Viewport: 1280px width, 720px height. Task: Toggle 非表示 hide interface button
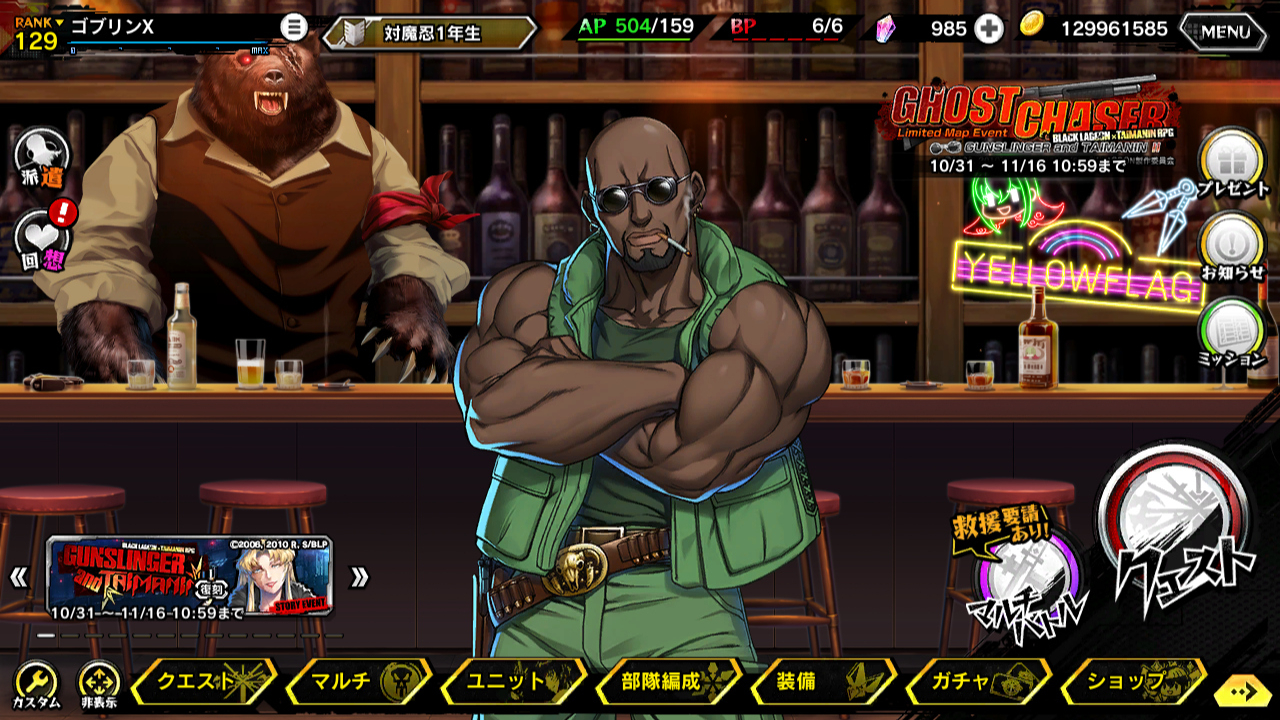[99, 685]
